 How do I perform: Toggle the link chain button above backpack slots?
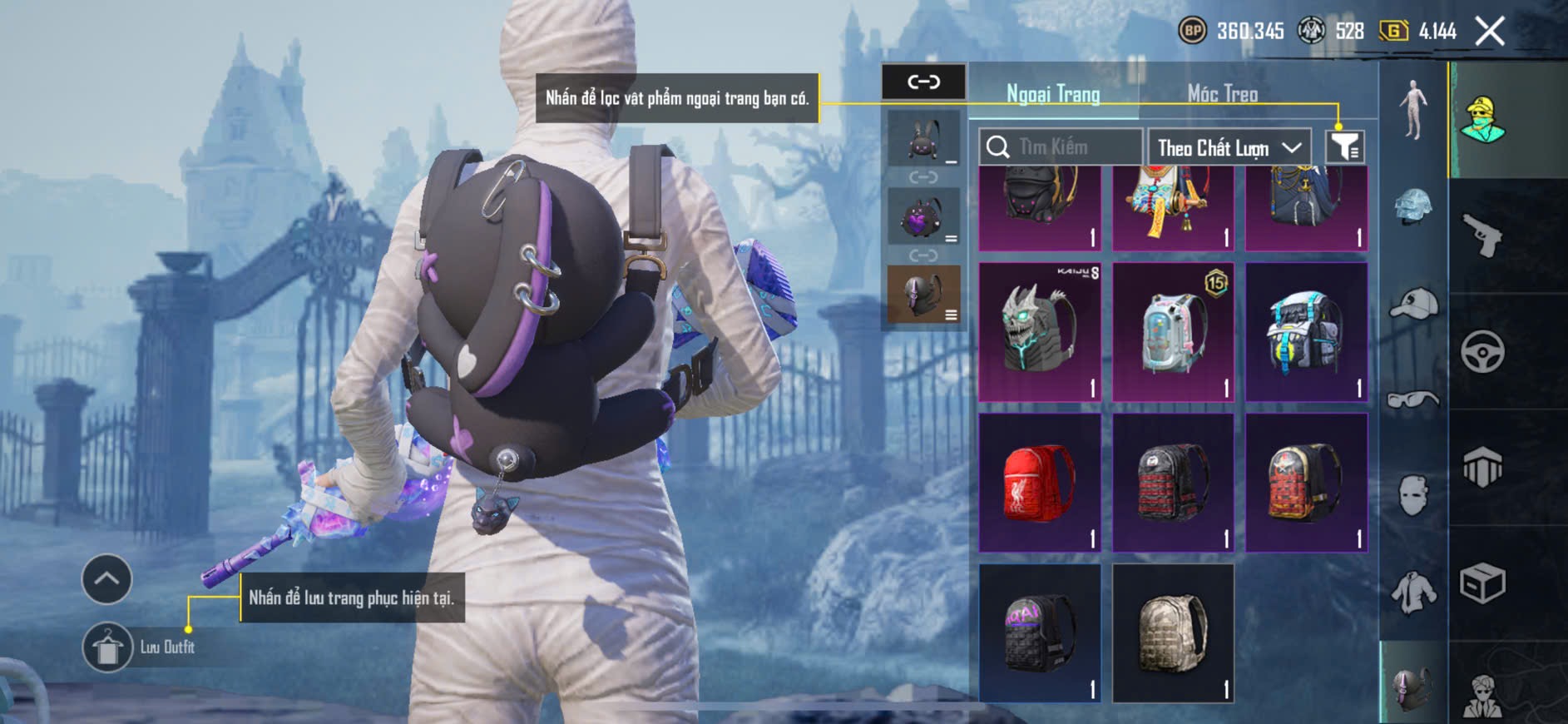click(x=923, y=82)
